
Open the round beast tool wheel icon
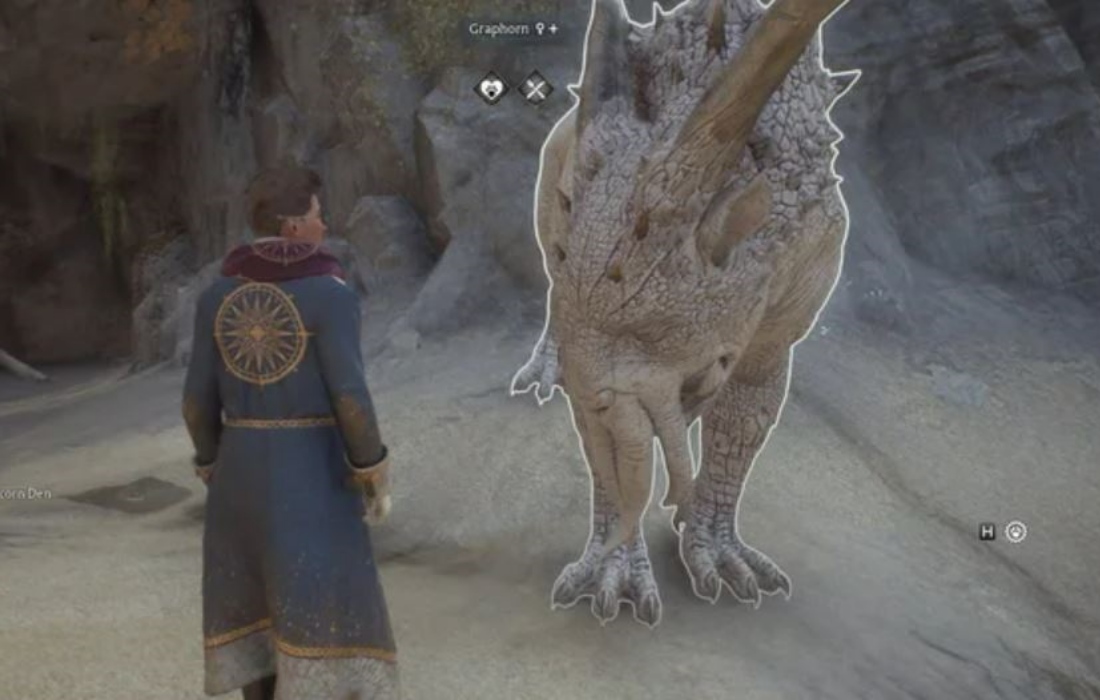(1016, 532)
